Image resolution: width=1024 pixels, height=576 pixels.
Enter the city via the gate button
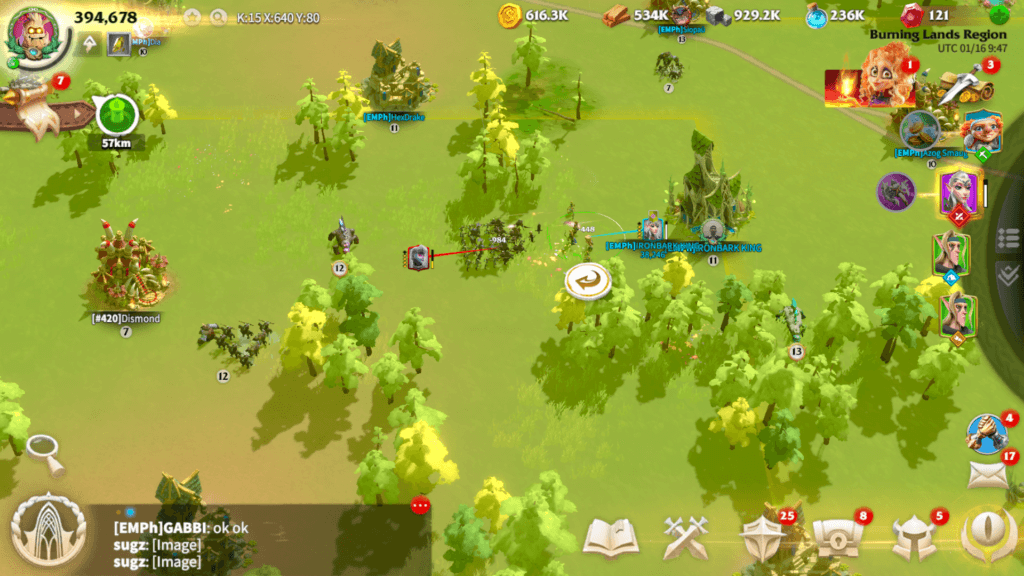[47, 533]
